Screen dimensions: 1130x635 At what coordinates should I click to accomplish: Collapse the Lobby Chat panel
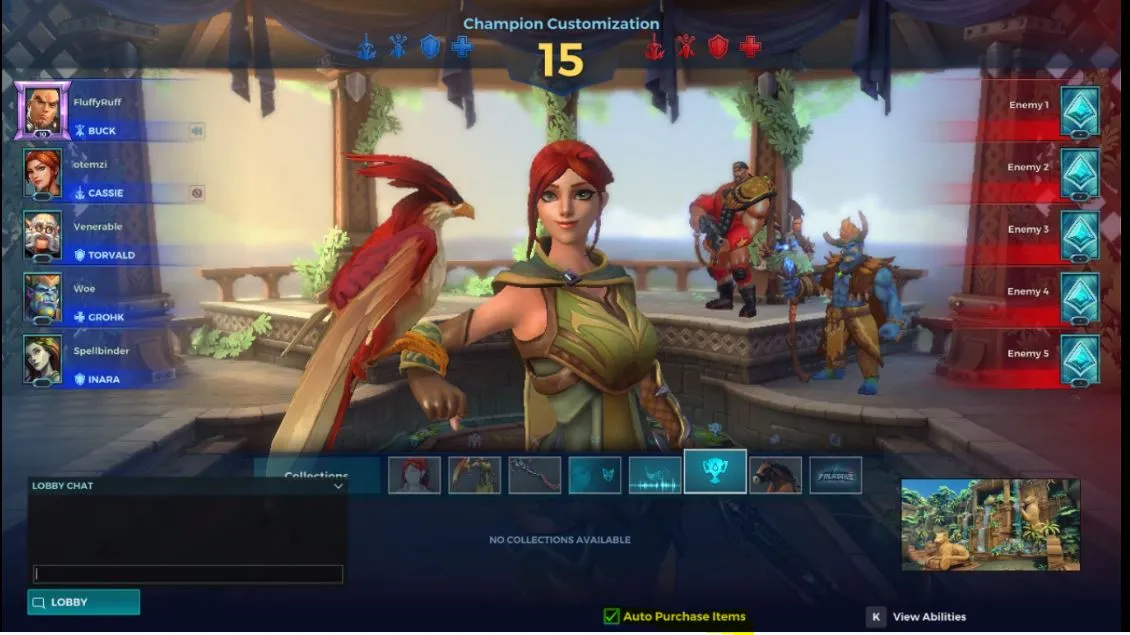(x=338, y=486)
